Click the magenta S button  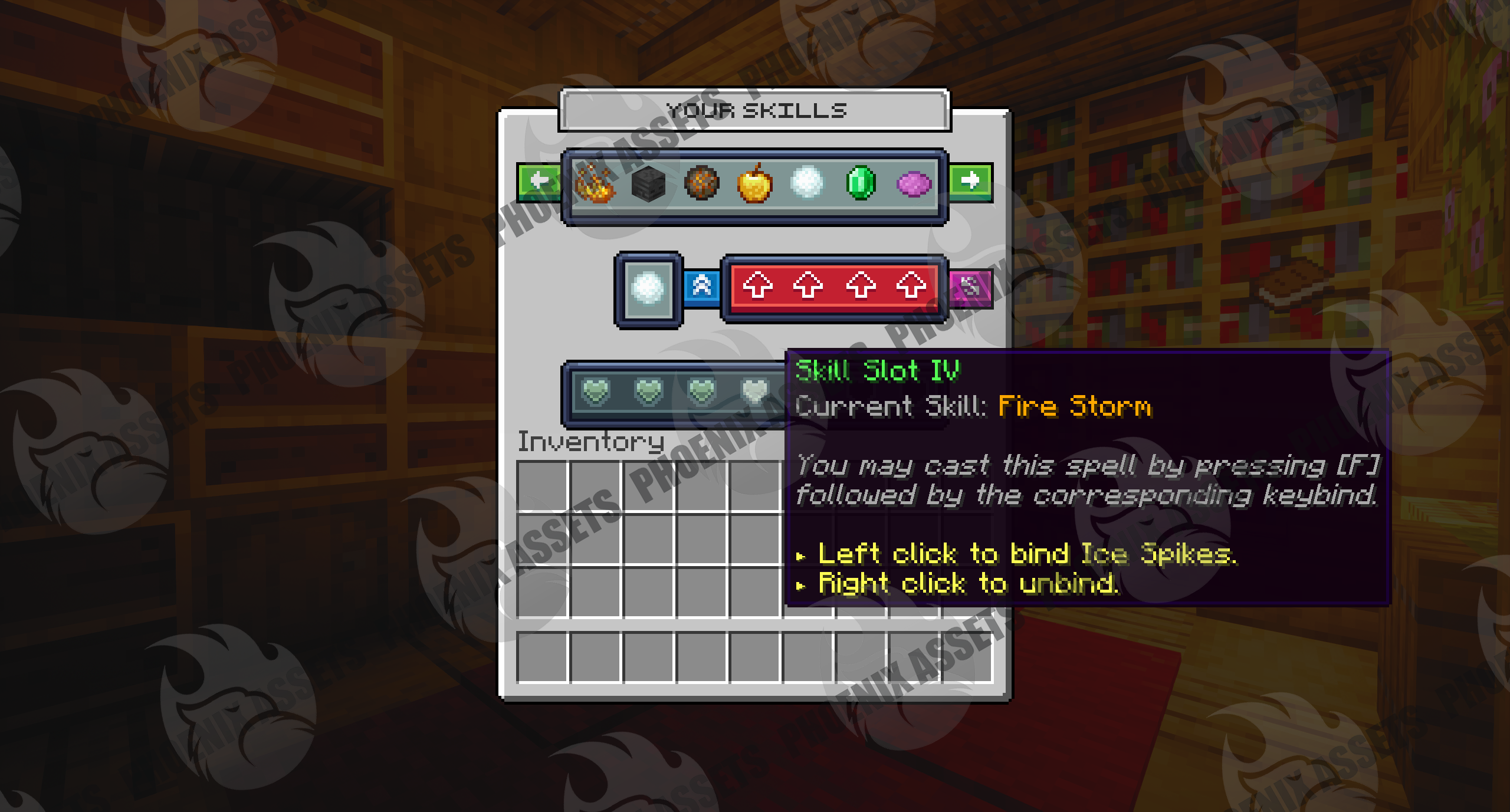(x=970, y=287)
